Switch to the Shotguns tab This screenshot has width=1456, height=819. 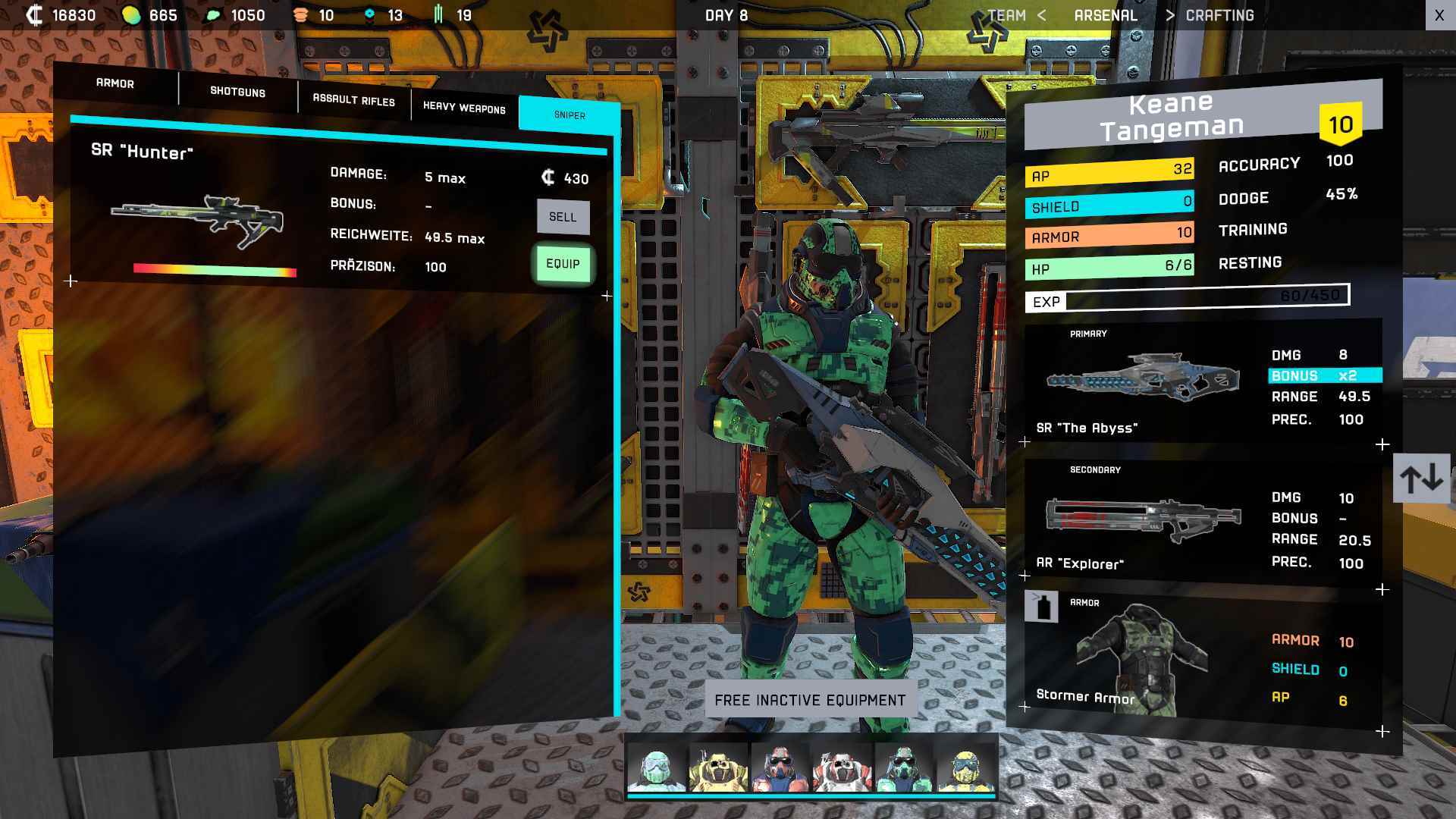tap(237, 92)
